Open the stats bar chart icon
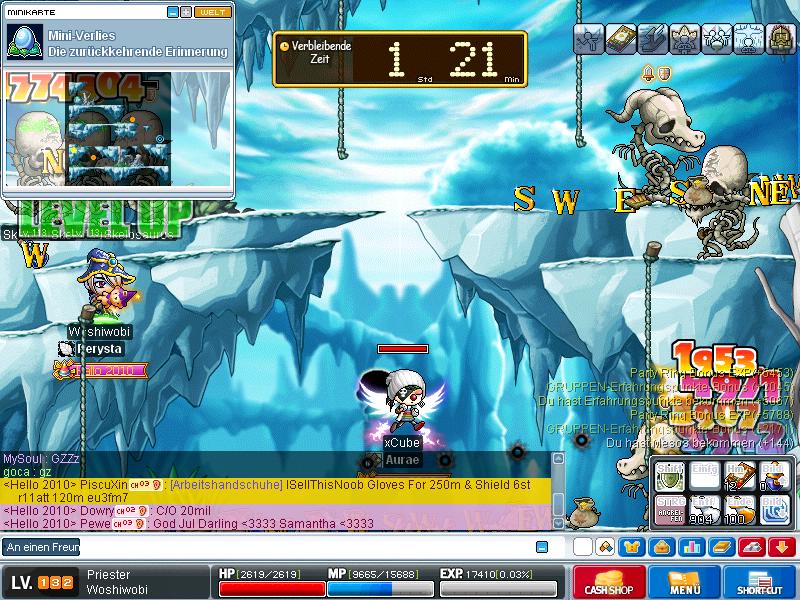The width and height of the screenshot is (800, 600). click(690, 547)
